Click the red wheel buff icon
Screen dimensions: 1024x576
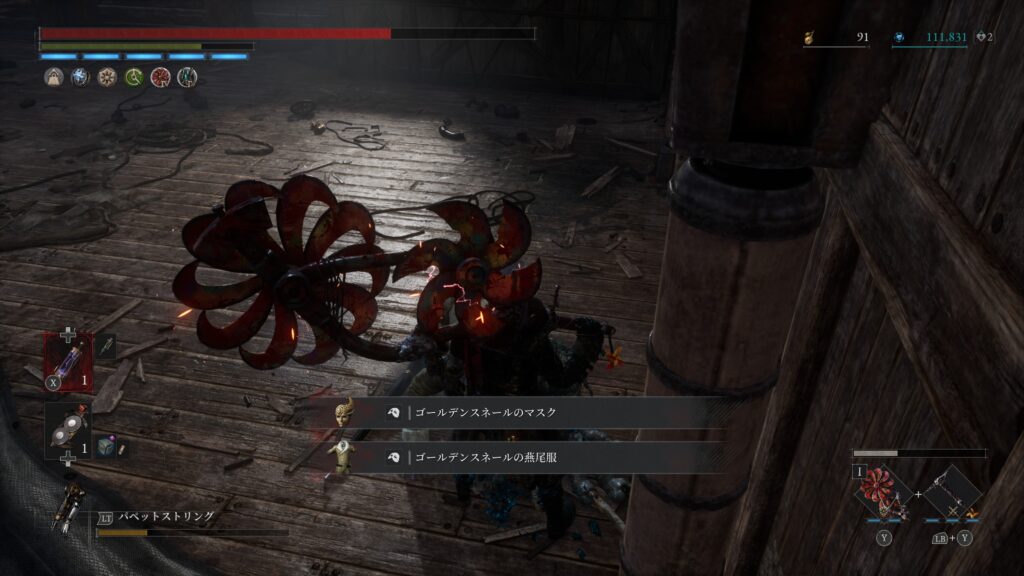(x=160, y=77)
